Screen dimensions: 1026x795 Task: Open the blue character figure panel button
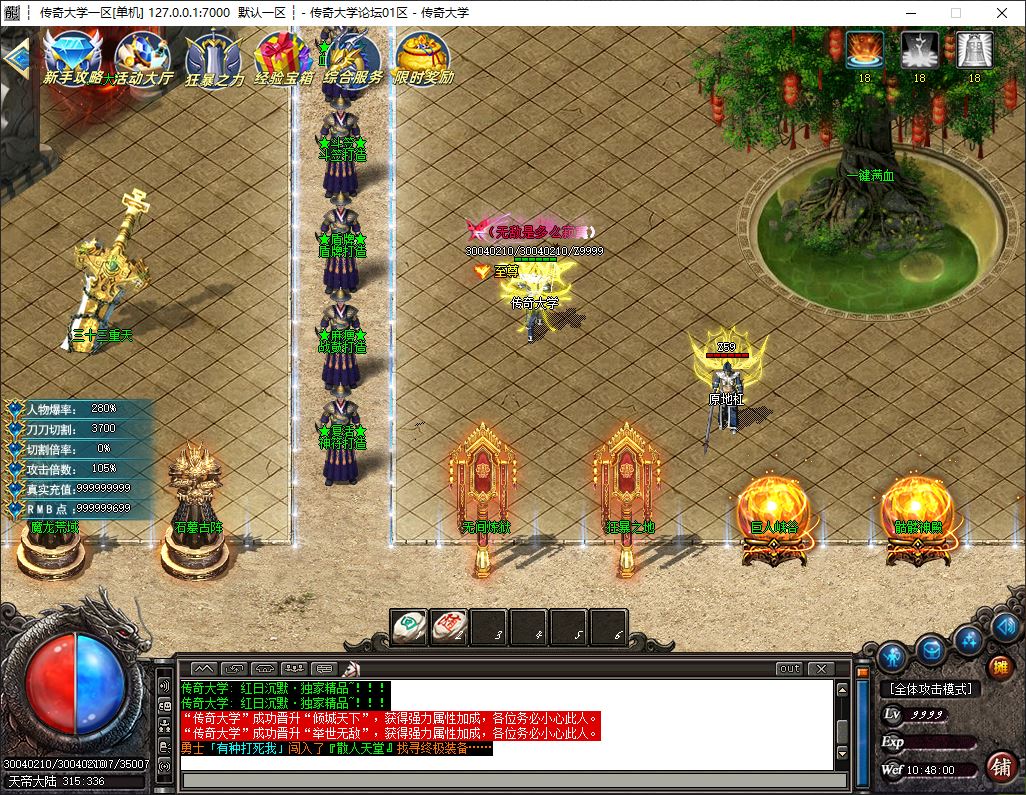tap(893, 656)
